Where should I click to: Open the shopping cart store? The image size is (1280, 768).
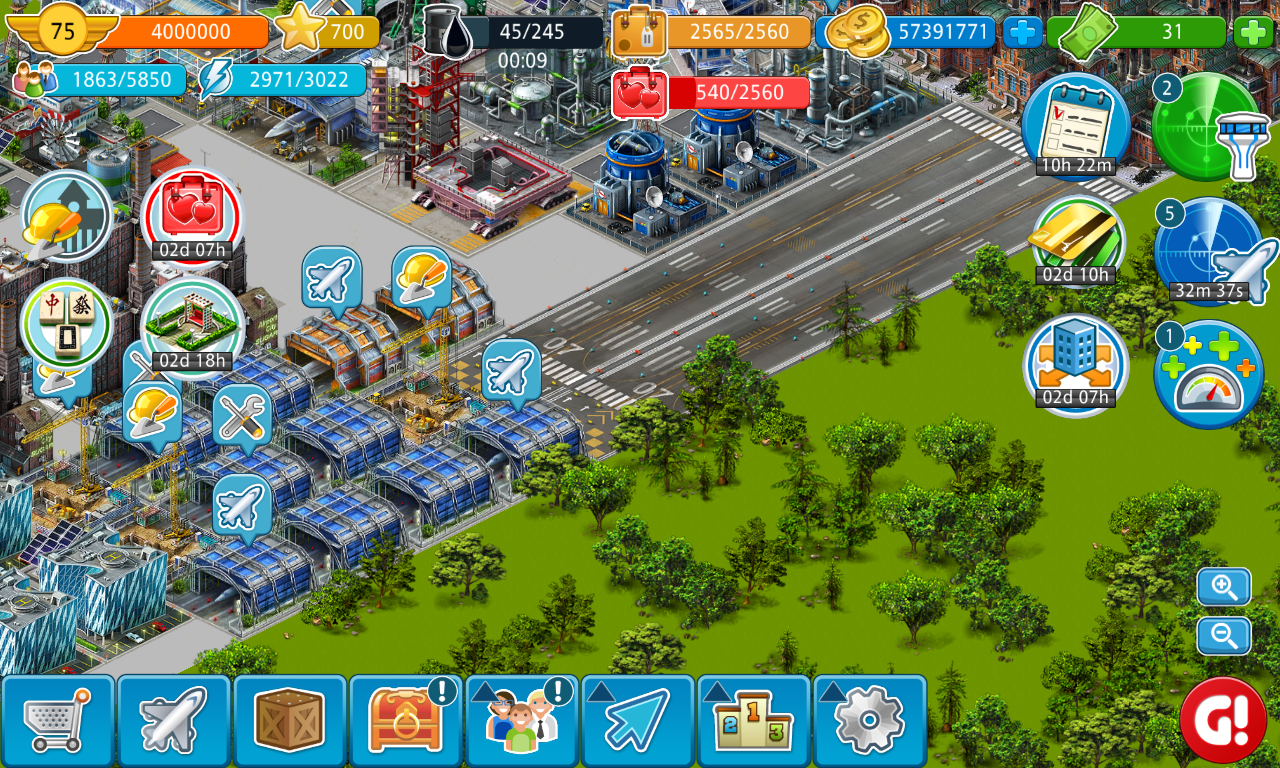58,720
